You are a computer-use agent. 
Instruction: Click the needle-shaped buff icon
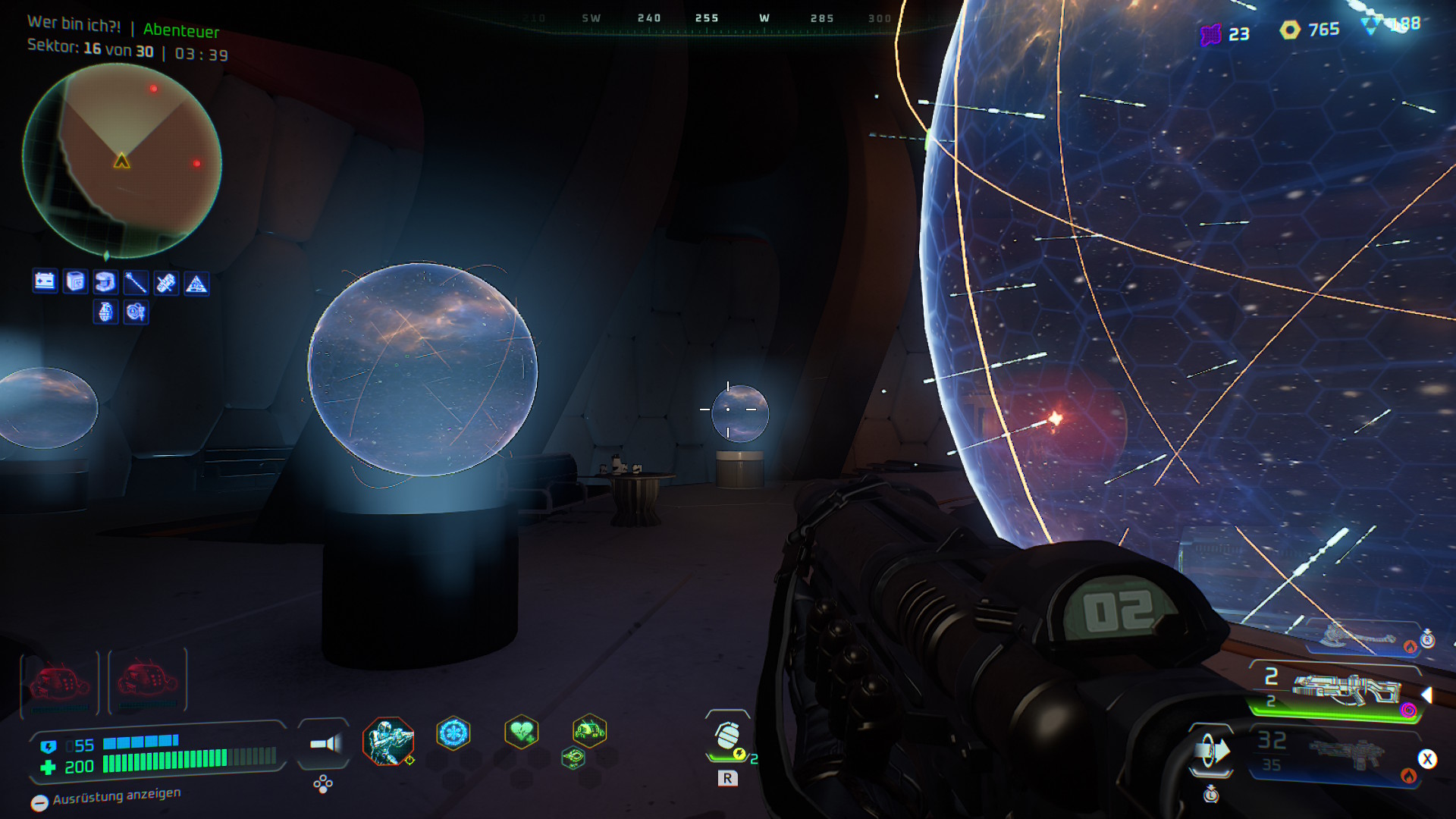(136, 283)
